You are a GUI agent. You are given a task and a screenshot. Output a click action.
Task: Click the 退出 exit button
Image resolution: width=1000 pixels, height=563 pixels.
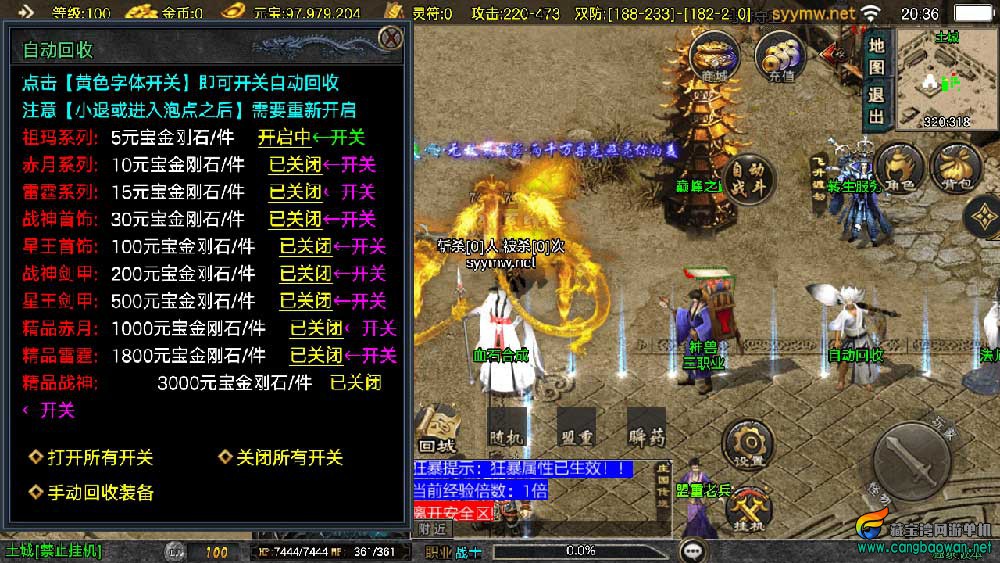(x=876, y=106)
